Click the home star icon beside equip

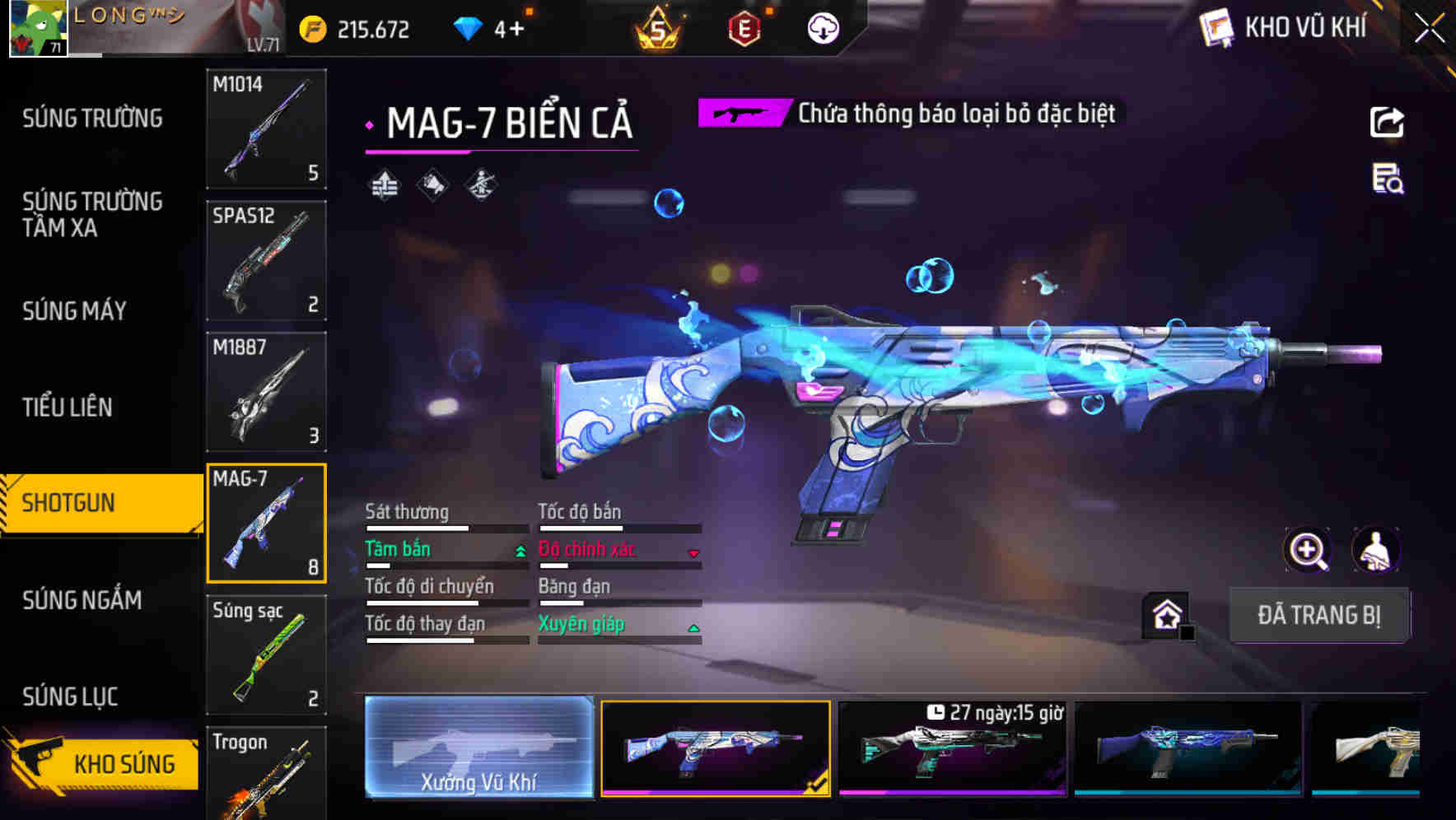[x=1167, y=615]
